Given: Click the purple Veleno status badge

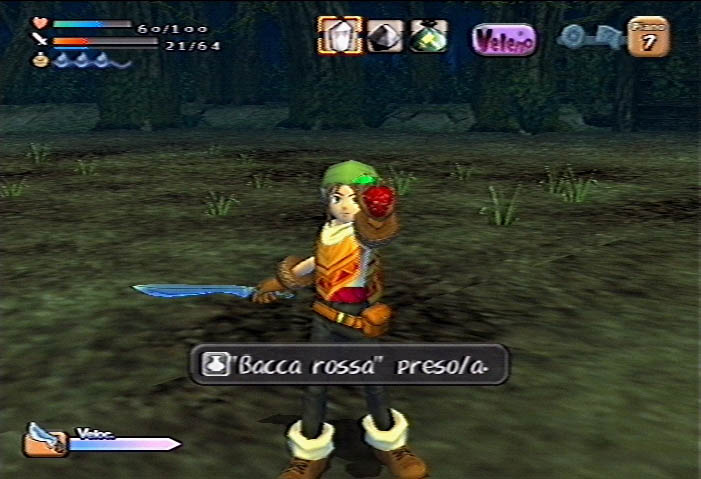Looking at the screenshot, I should pos(504,40).
